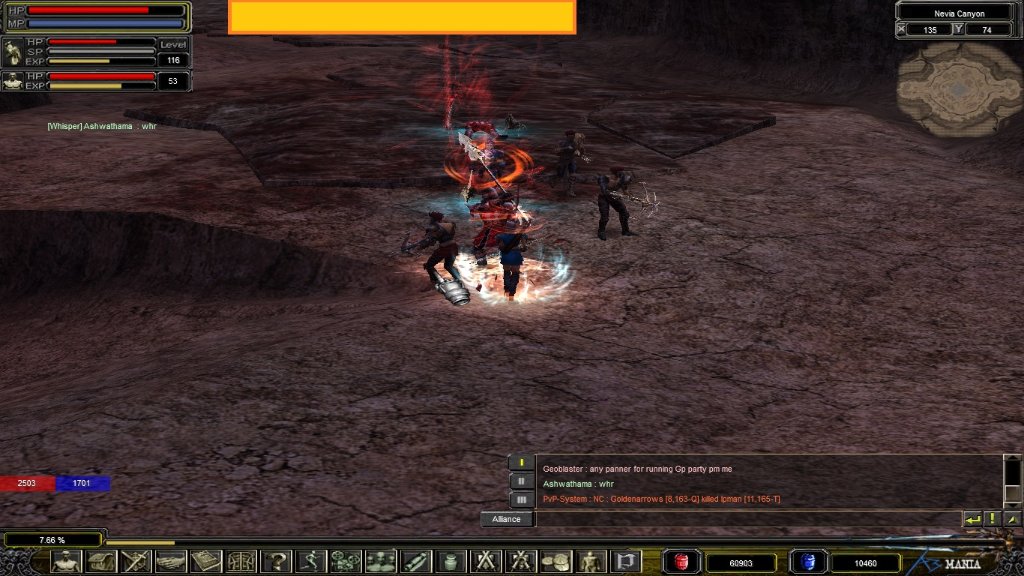Screen dimensions: 1024x576
Task: Select chat tab II
Action: [521, 481]
